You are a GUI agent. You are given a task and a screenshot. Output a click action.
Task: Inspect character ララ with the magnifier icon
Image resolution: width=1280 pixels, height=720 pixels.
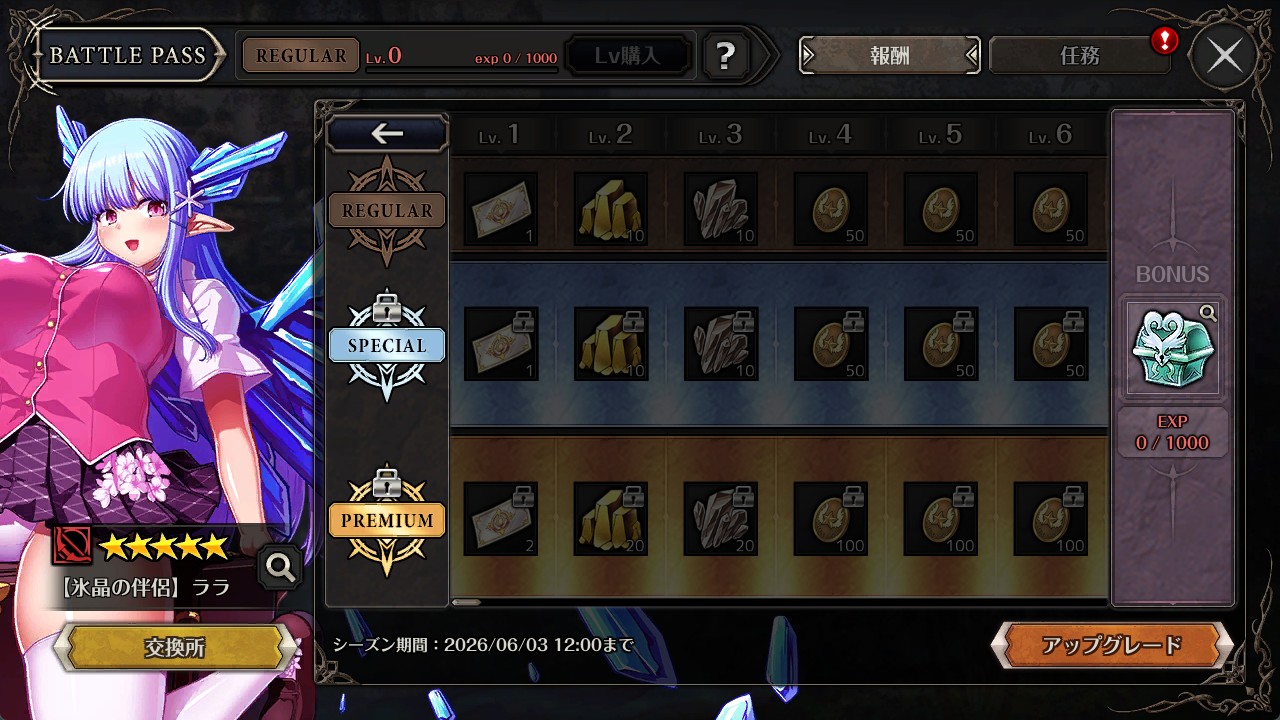pyautogui.click(x=280, y=568)
